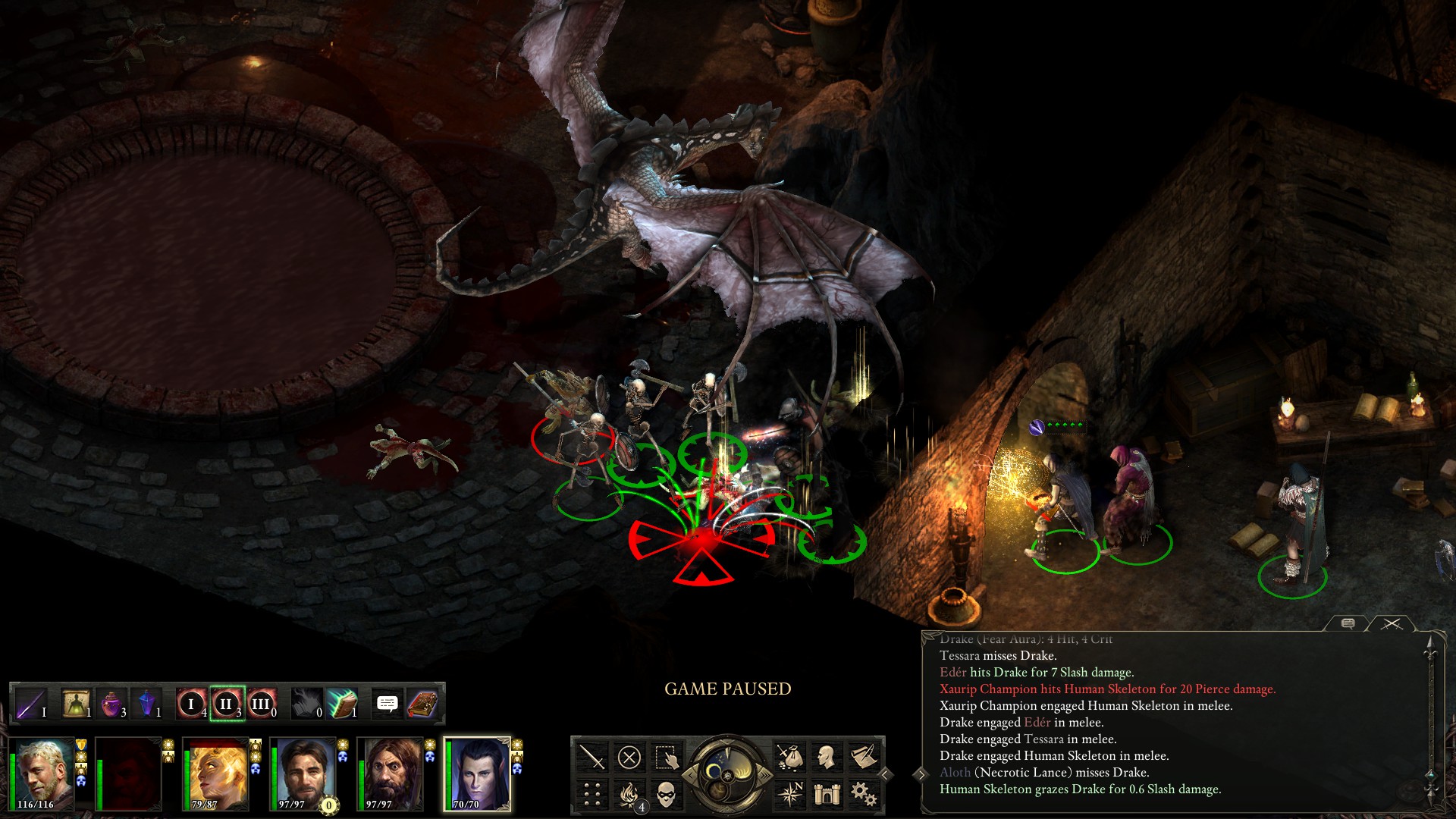The image size is (1456, 819).
Task: Select Aloth's dark-haired elf portrait
Action: click(477, 774)
